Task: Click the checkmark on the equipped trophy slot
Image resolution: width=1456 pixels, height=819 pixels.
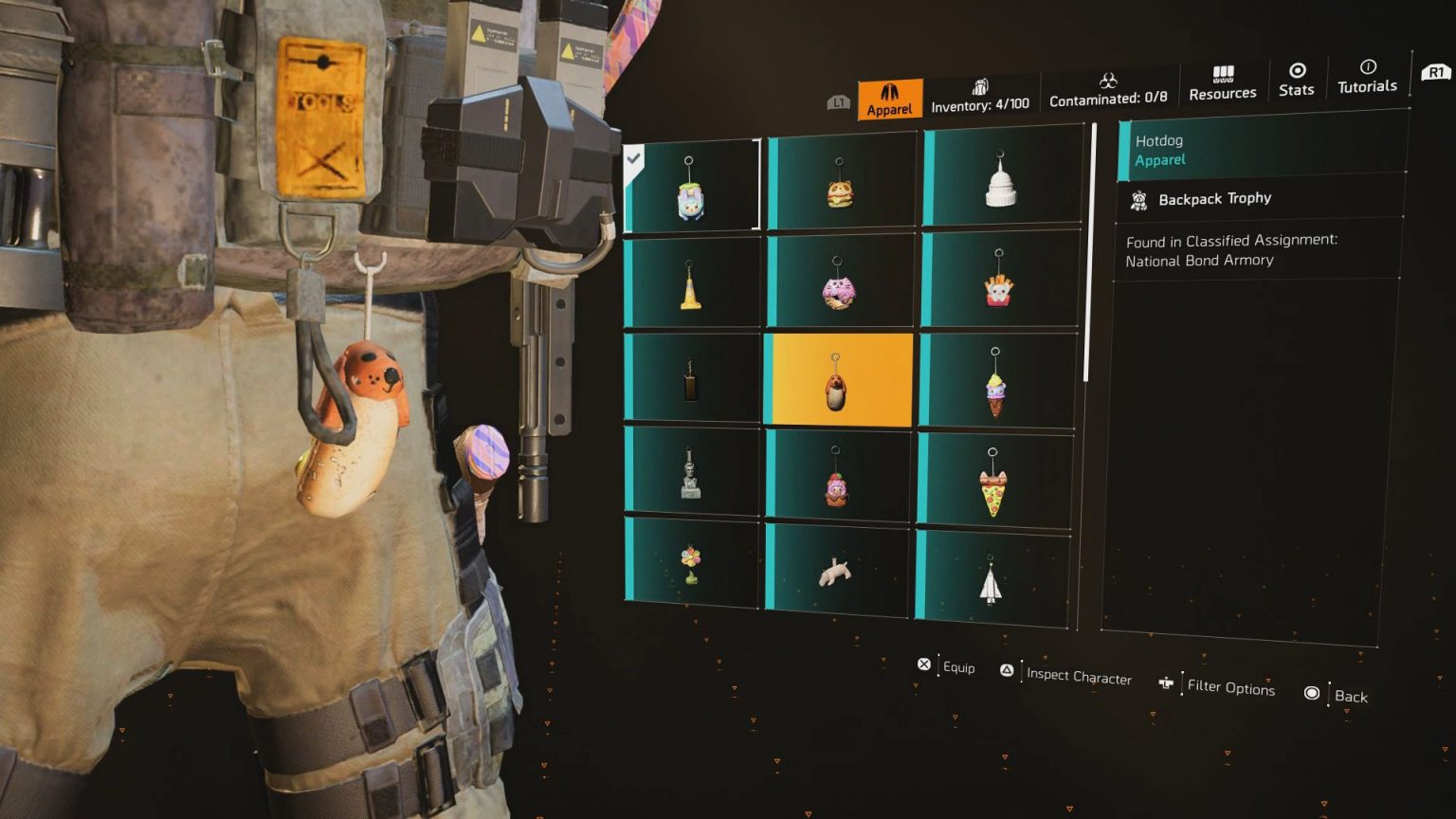Action: pos(633,159)
